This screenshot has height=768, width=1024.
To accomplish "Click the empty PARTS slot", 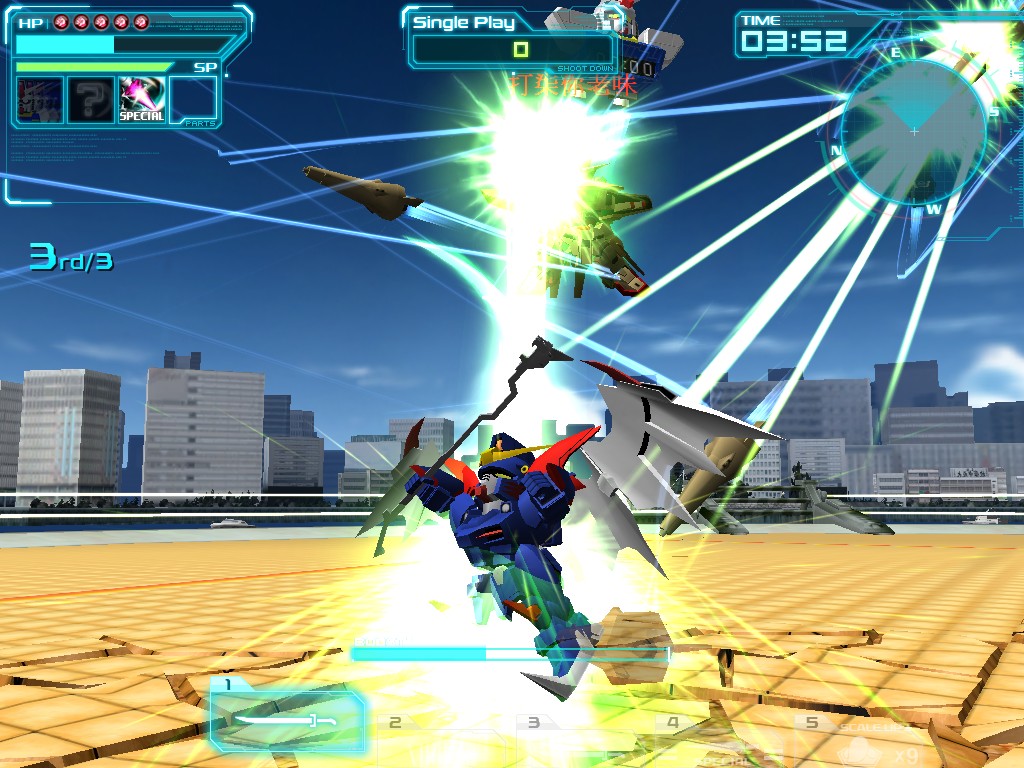I will coord(193,100).
